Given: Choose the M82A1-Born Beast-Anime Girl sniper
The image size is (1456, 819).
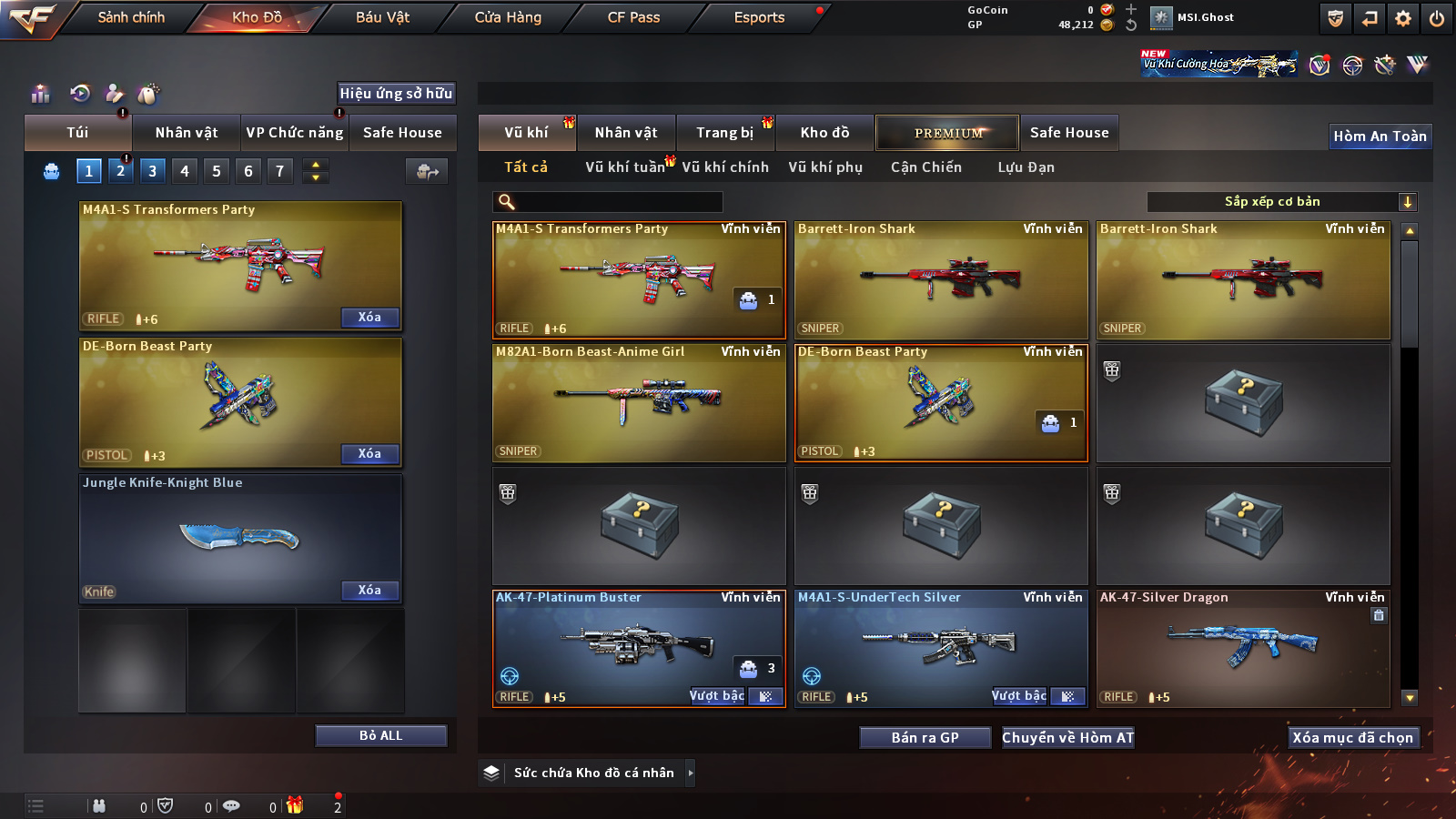Looking at the screenshot, I should coord(637,402).
